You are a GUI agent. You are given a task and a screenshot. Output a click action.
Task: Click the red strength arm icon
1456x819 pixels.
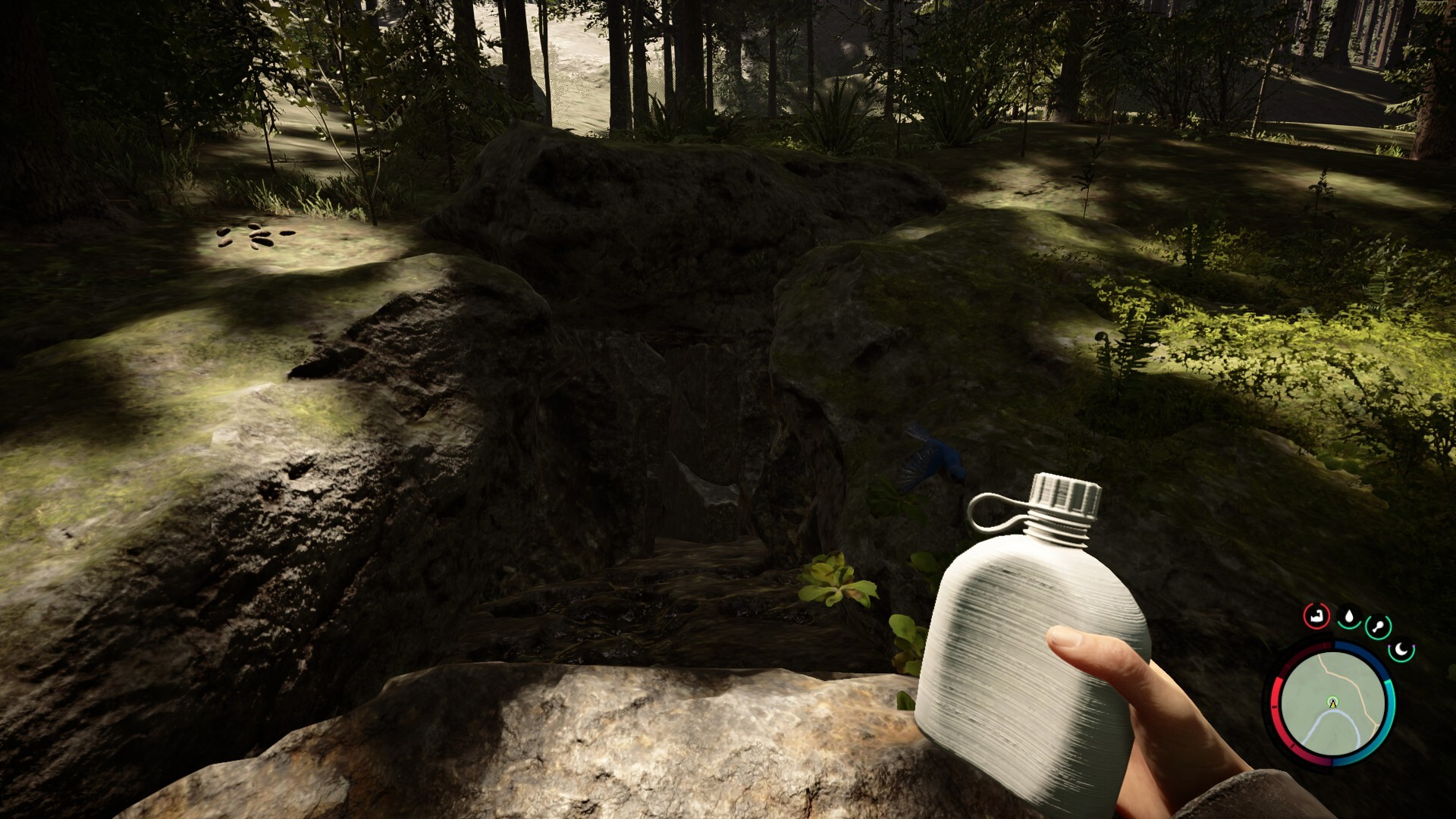pyautogui.click(x=1316, y=617)
